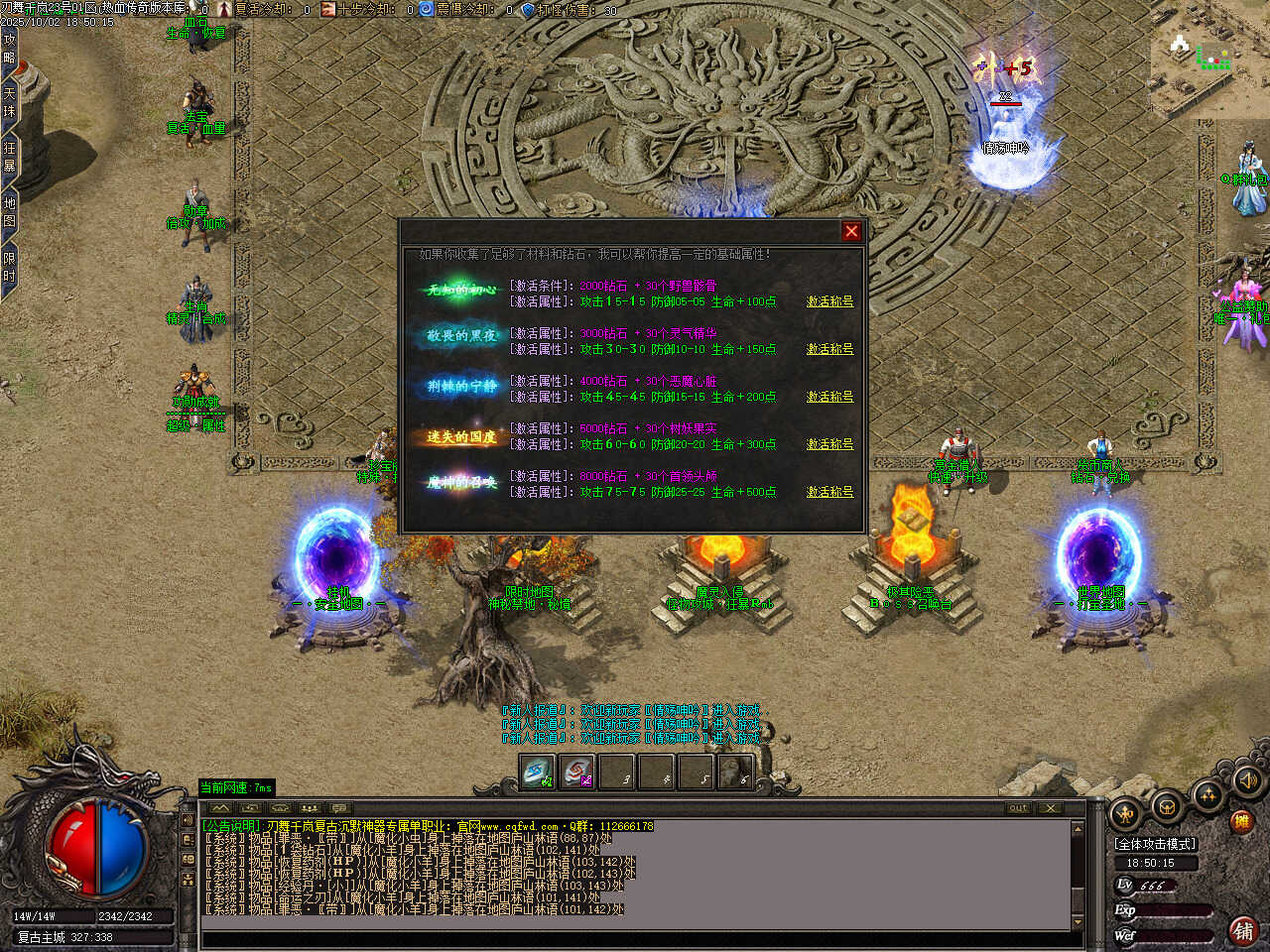Use the red swirl item in hotbar
The image size is (1270, 952).
click(x=577, y=772)
